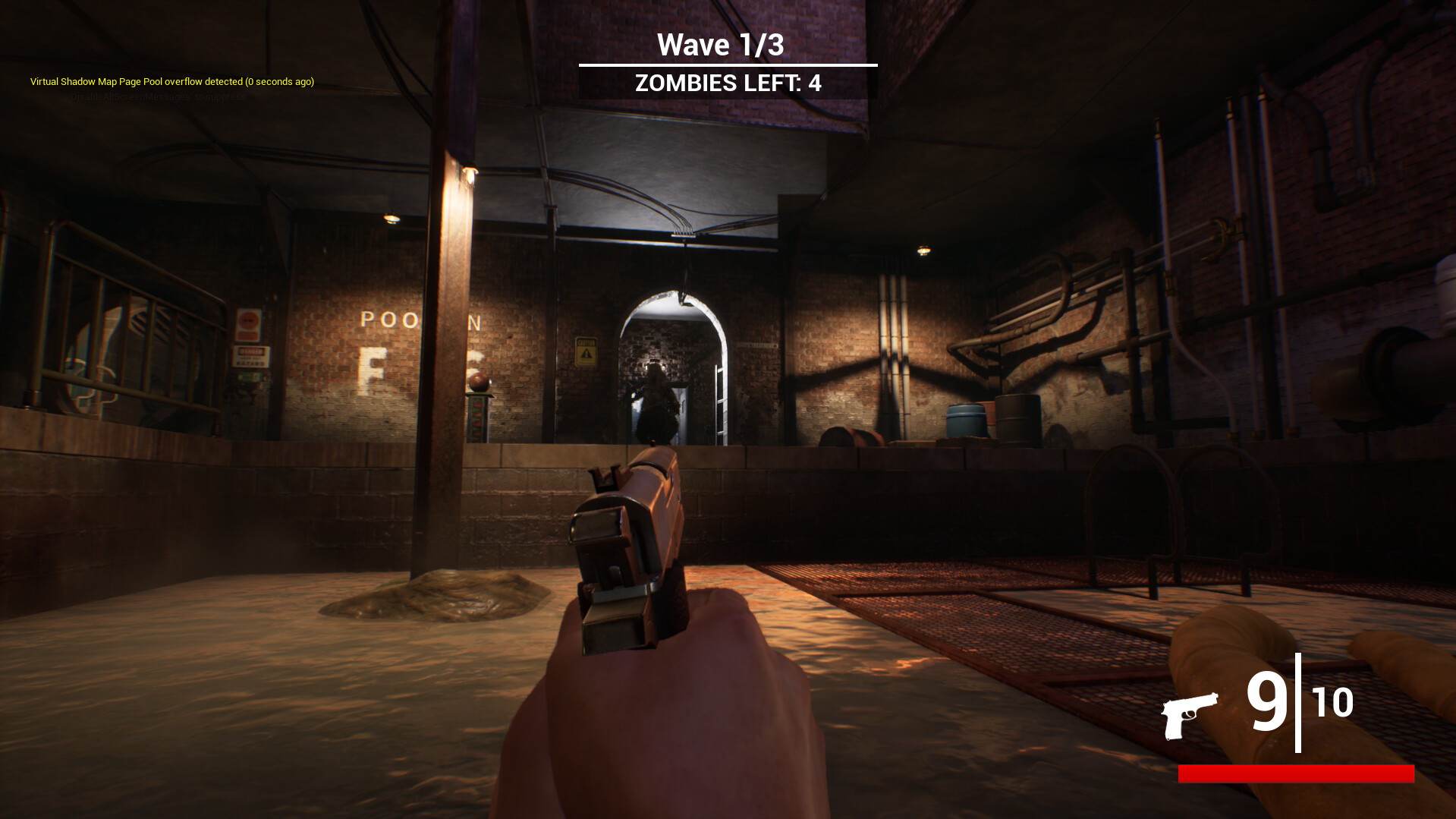1456x819 pixels.
Task: Click the ZOMBIES LEFT: 4 counter
Action: (x=728, y=82)
